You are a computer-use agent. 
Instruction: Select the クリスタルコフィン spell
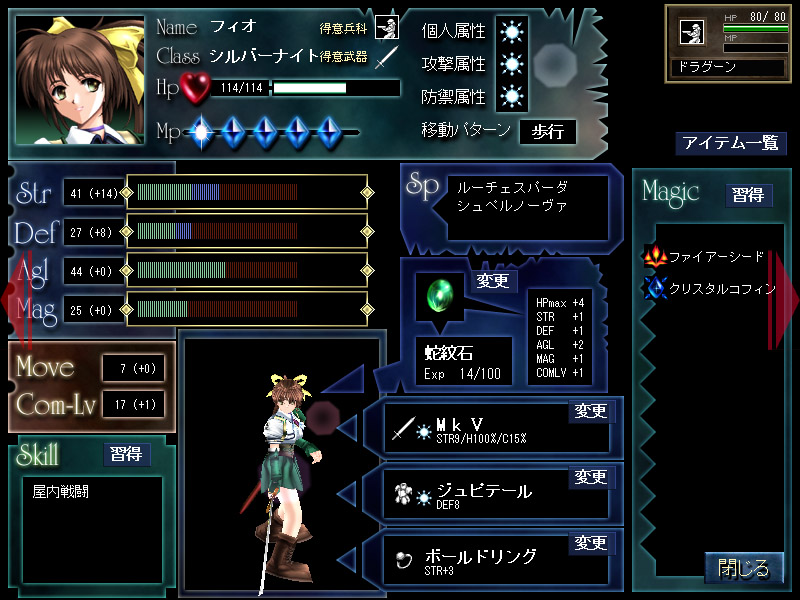[711, 289]
